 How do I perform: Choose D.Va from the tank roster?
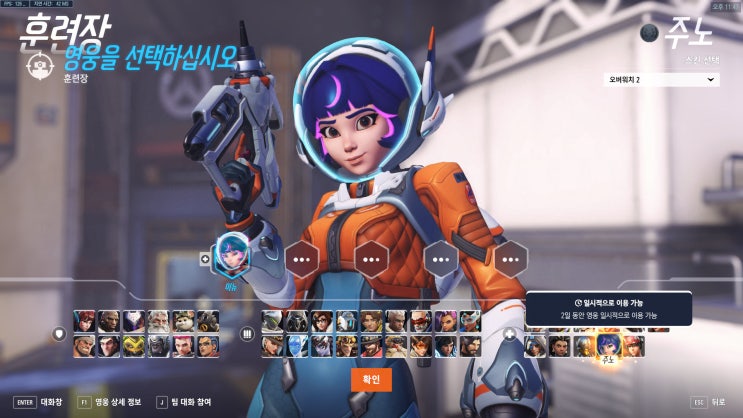click(85, 321)
